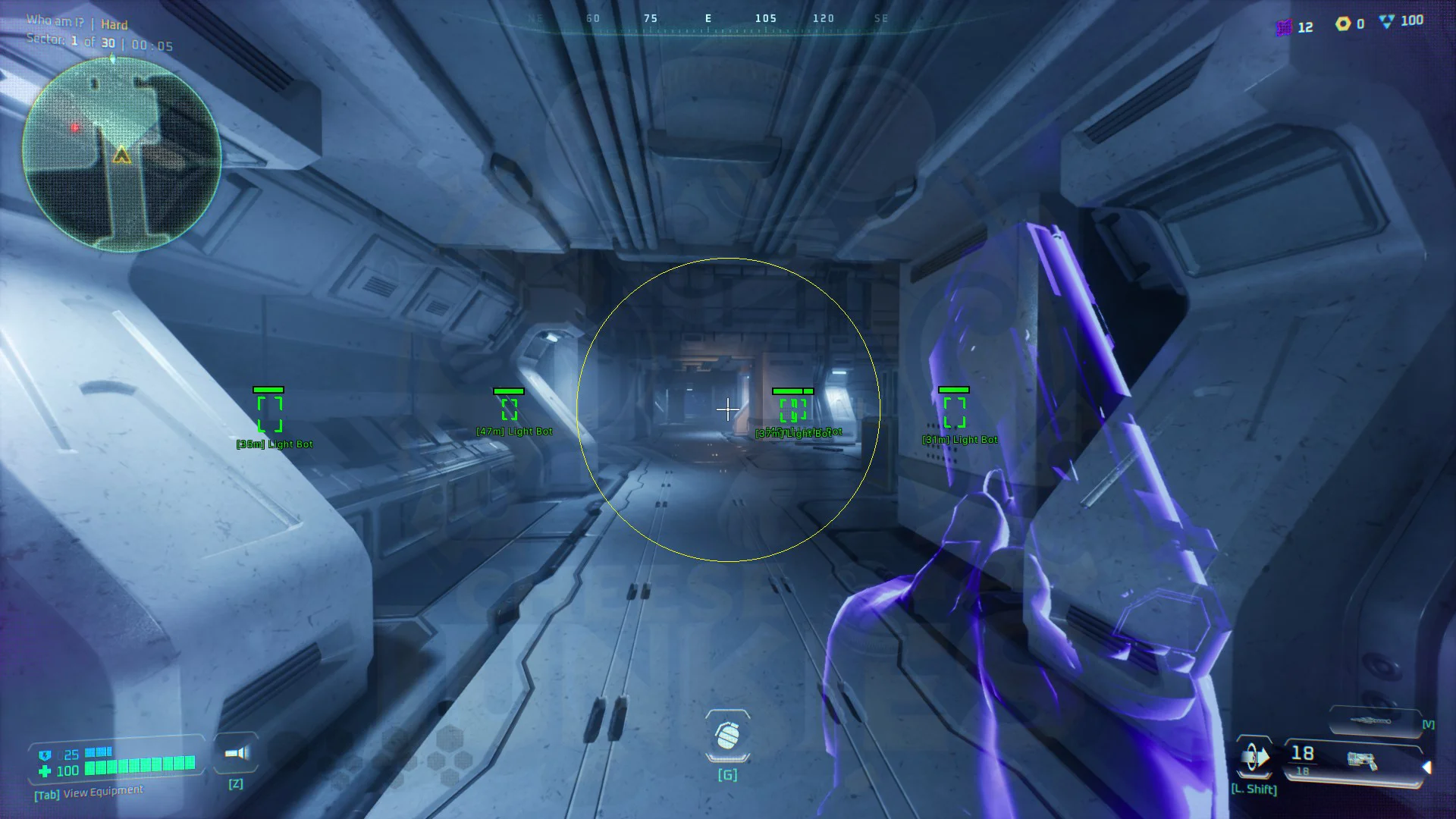Click the purple crystal currency icon
This screenshot has width=1456, height=819.
tap(1284, 27)
